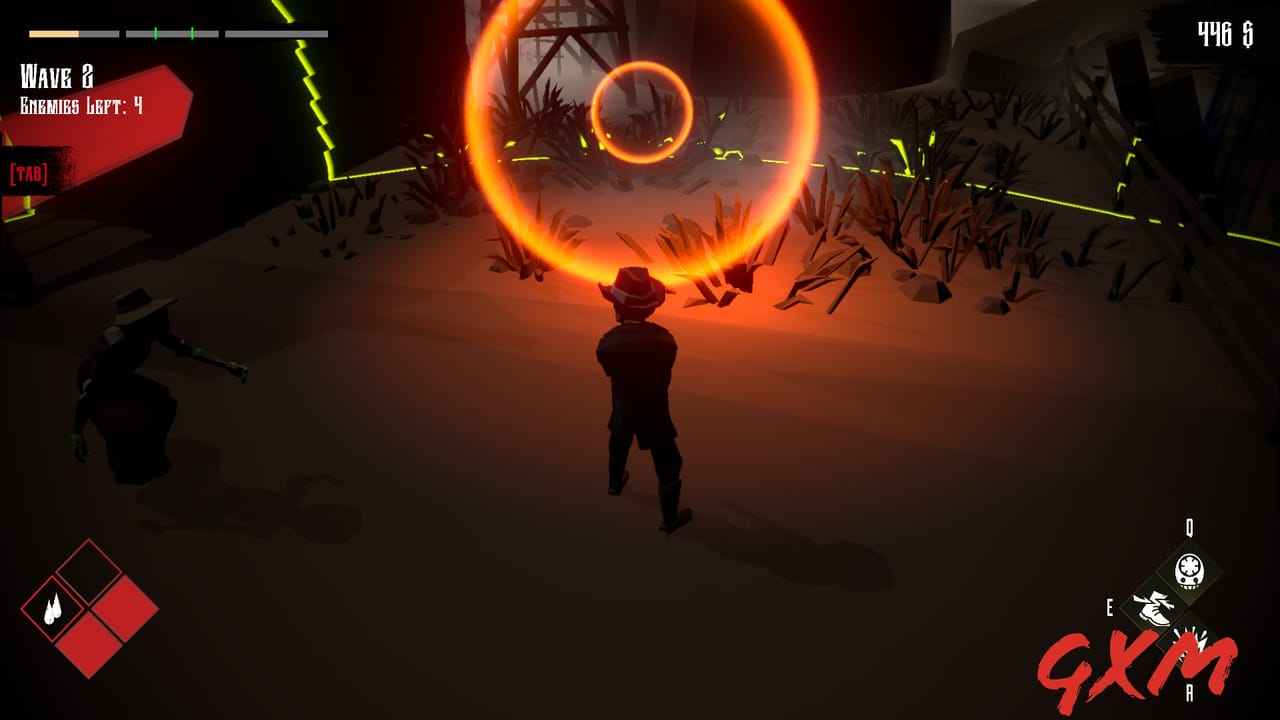Click the rightmost red ability diamond bottom left

click(123, 608)
